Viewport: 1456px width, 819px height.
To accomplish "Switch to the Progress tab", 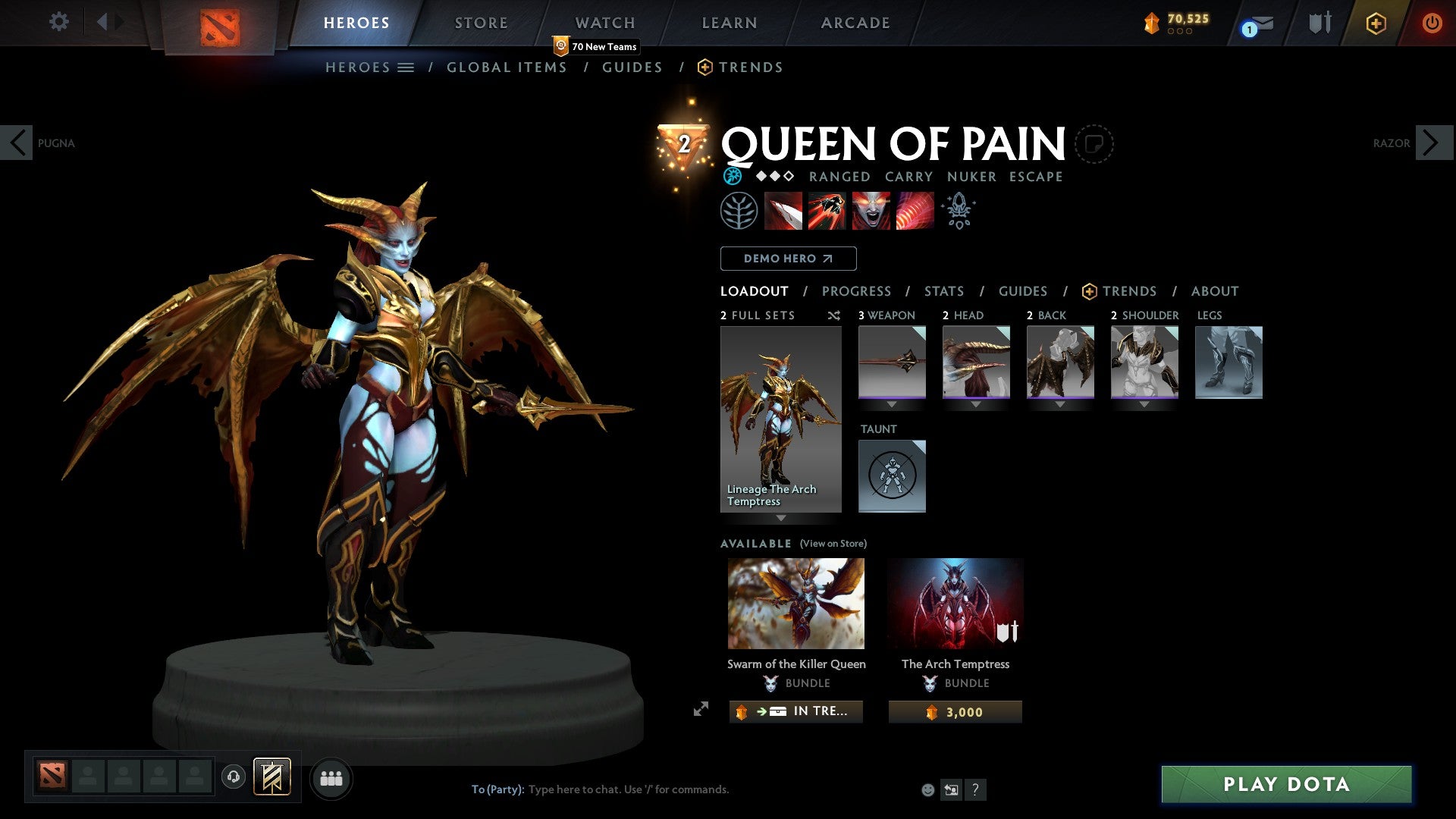I will 857,290.
